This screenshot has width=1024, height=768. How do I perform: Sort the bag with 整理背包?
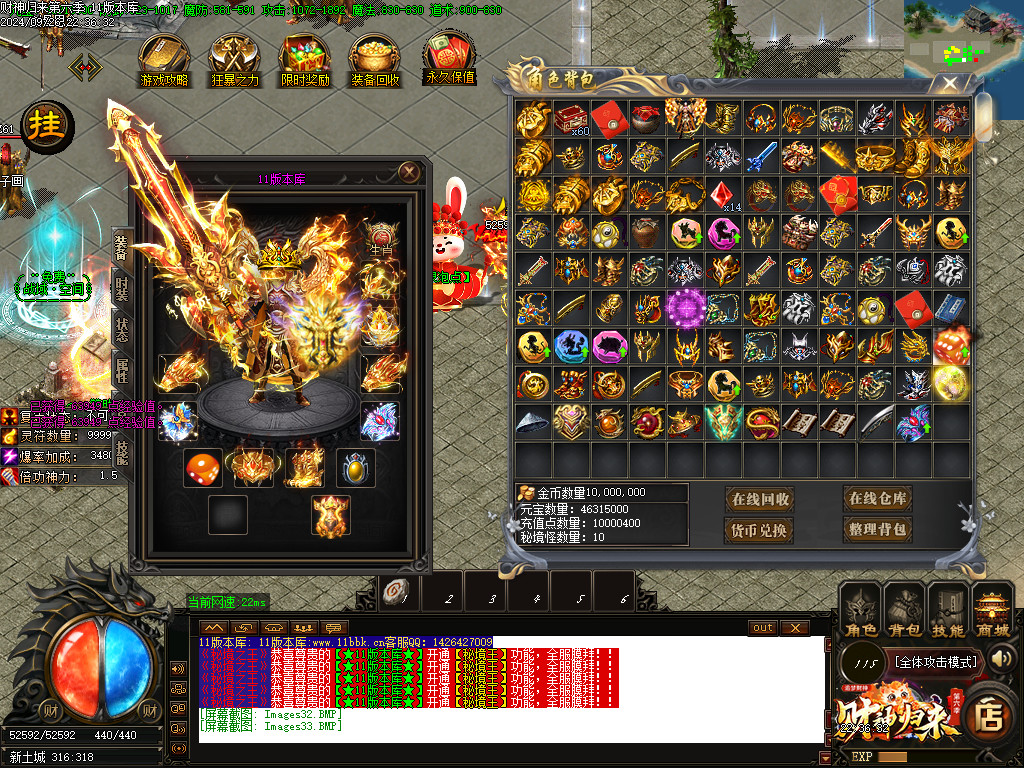point(877,529)
